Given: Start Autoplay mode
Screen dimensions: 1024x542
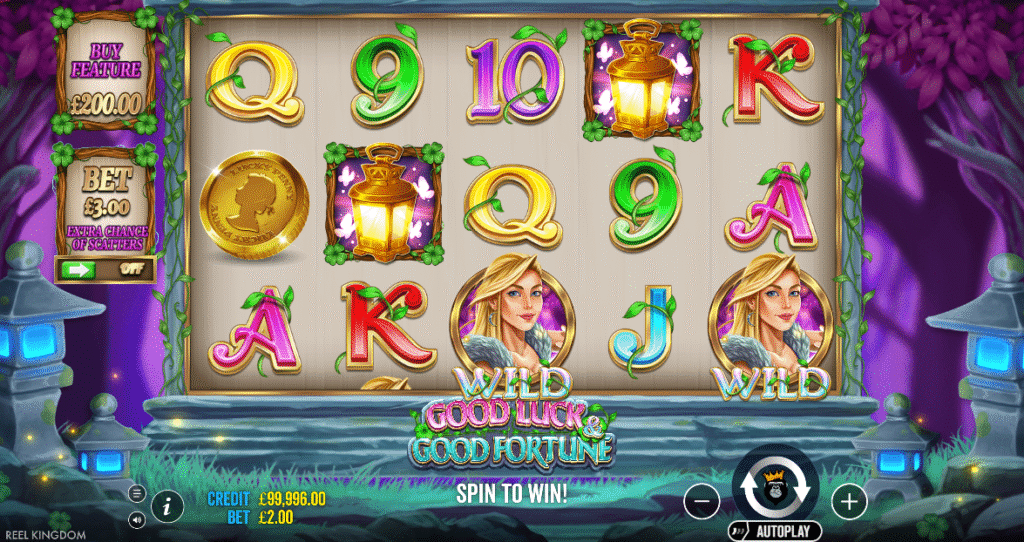Looking at the screenshot, I should [x=777, y=531].
